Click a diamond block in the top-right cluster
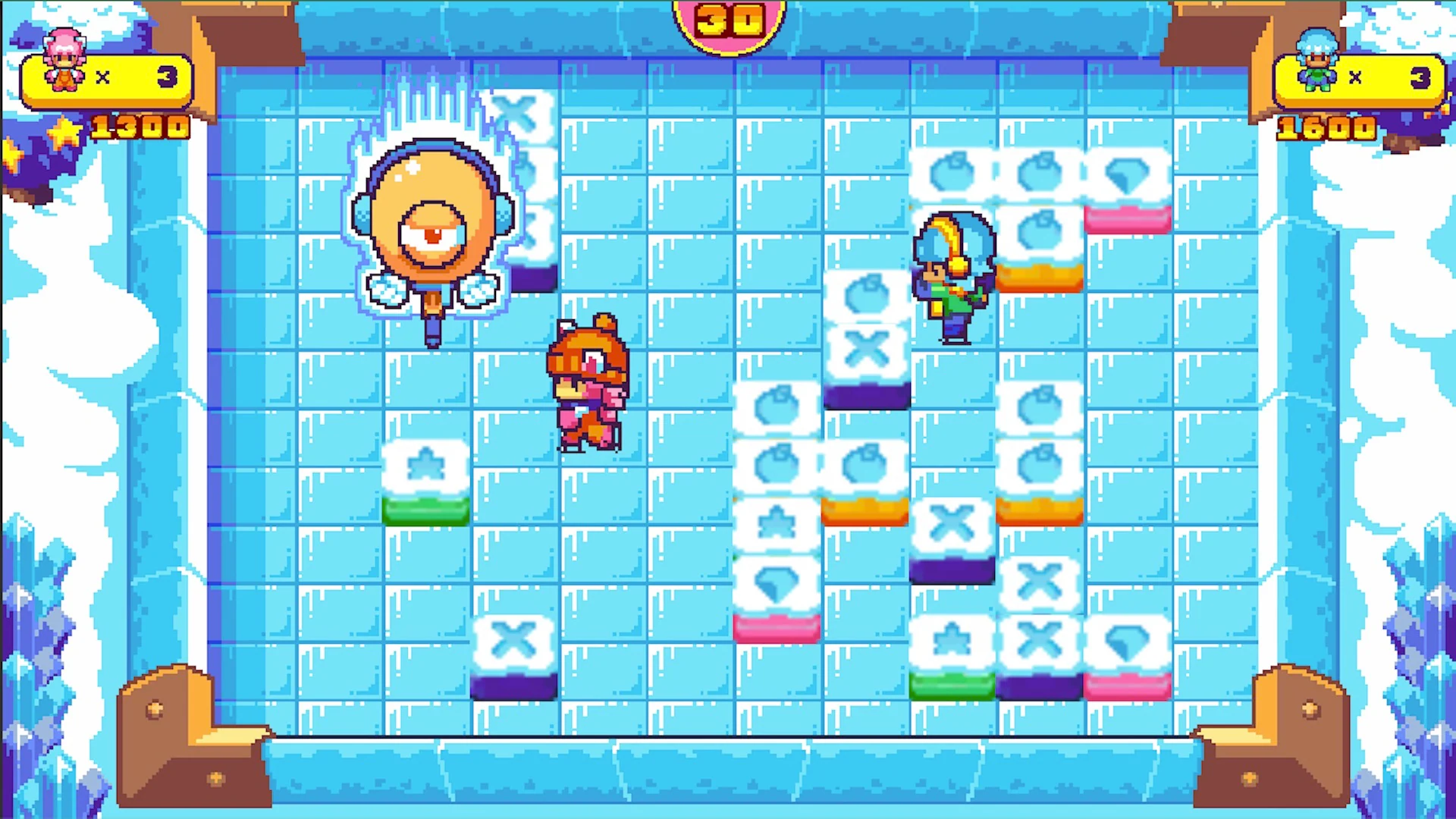The image size is (1456, 819). coord(1126,174)
